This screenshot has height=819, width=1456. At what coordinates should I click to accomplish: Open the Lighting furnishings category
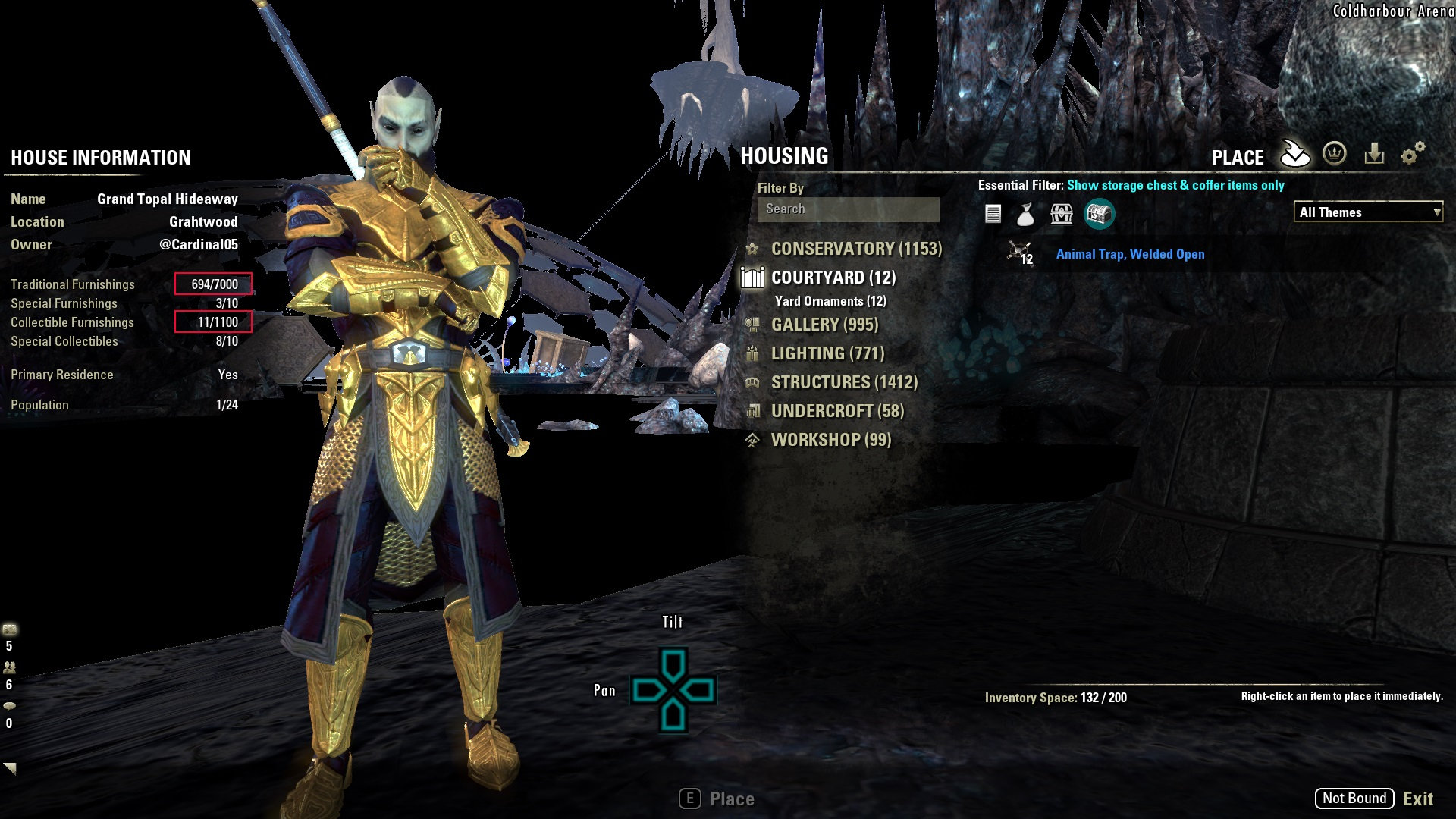(x=827, y=353)
